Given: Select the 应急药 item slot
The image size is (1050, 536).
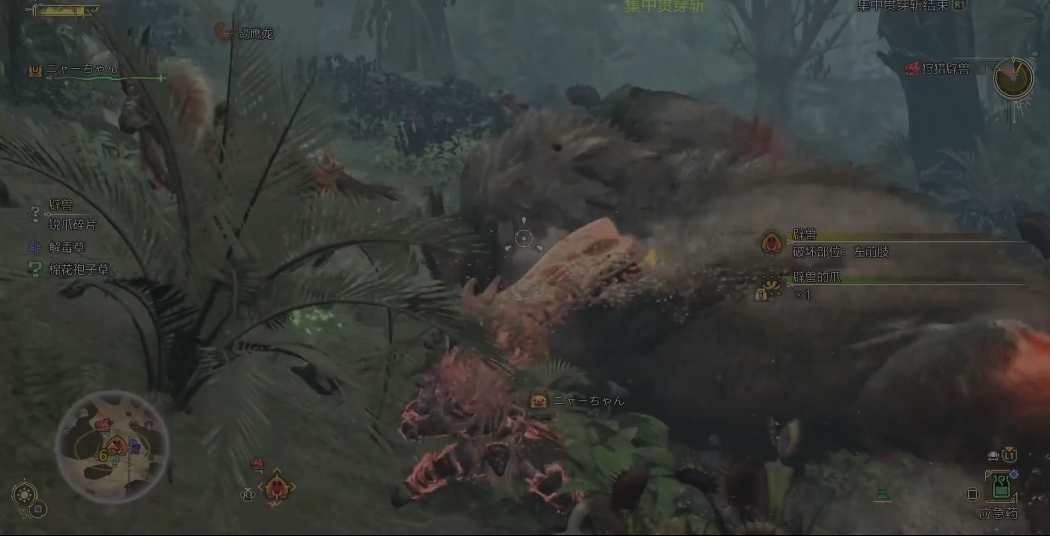Looking at the screenshot, I should 998,490.
